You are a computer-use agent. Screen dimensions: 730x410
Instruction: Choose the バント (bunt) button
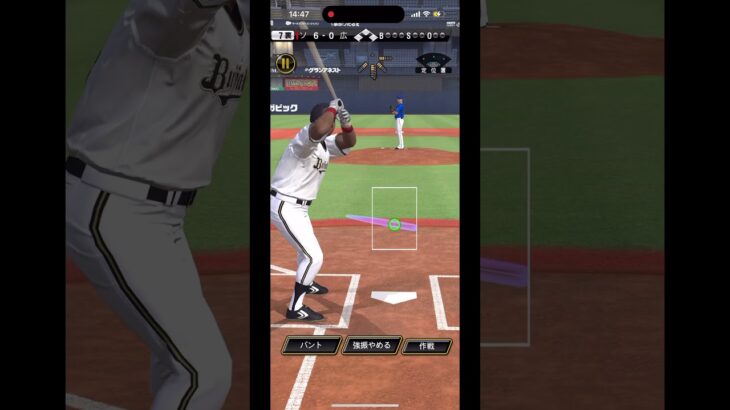tap(311, 346)
